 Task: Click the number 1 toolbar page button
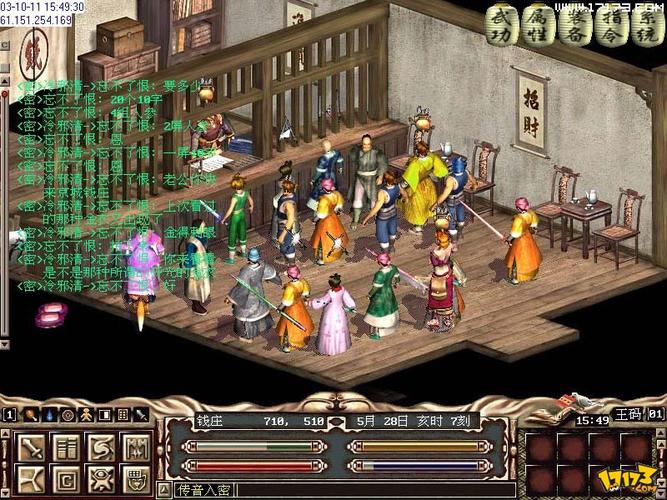point(9,414)
